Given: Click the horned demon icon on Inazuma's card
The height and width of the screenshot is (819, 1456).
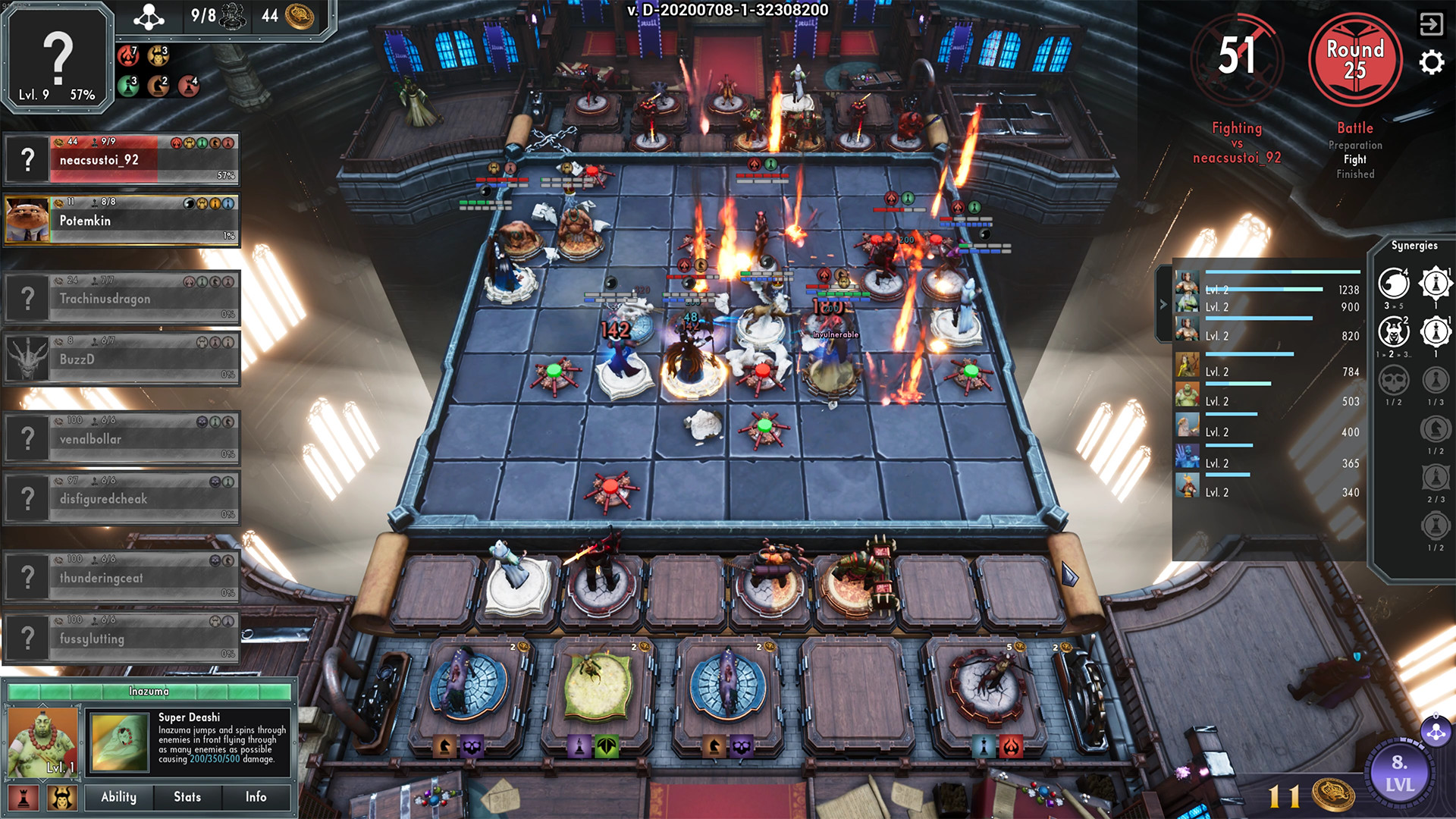Looking at the screenshot, I should tap(61, 797).
